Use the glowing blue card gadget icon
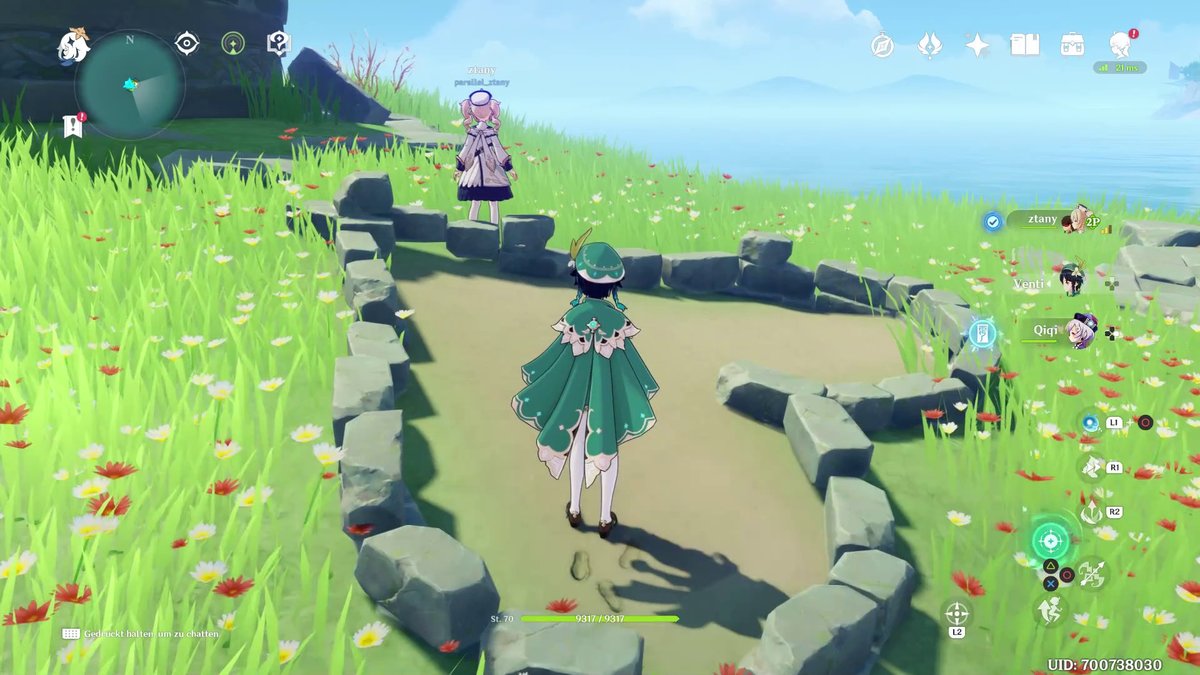This screenshot has height=675, width=1200. pos(982,333)
